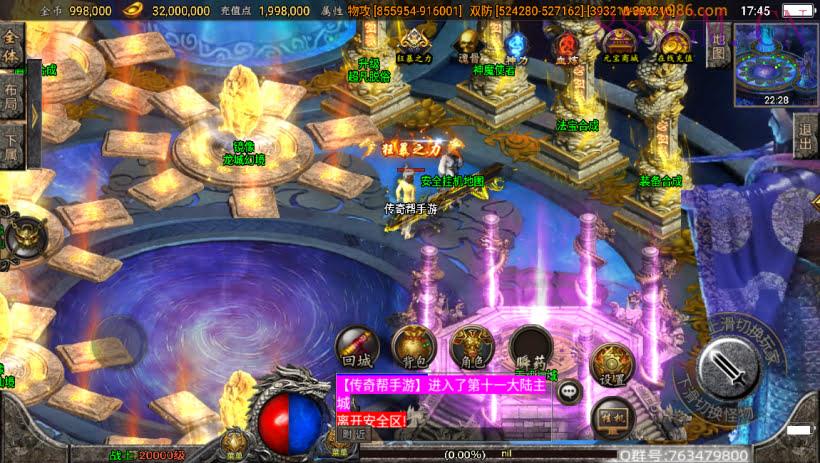Open the 魂骨 skull icon
The width and height of the screenshot is (820, 463).
468,45
